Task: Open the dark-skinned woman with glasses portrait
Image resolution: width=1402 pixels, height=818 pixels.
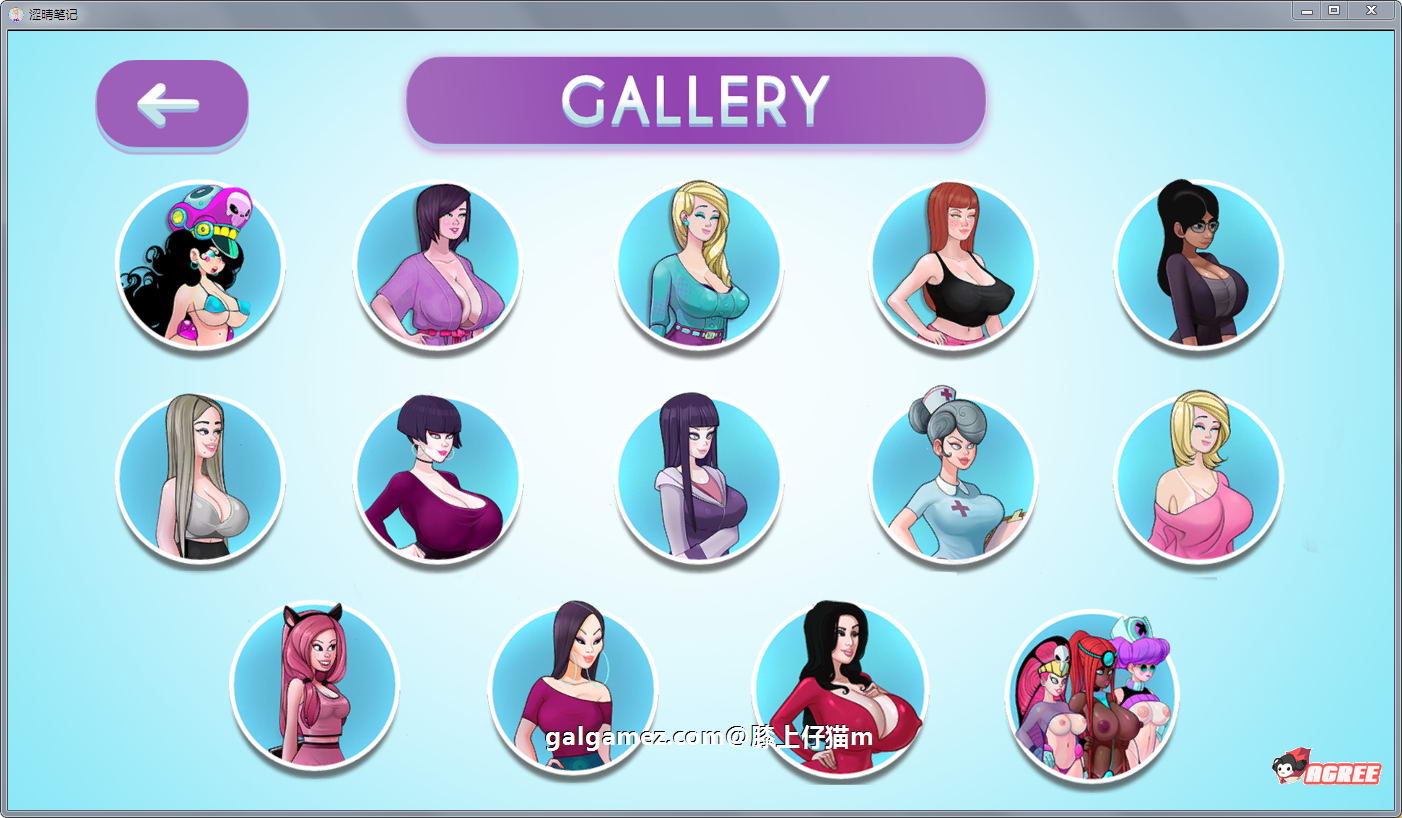Action: 1199,265
